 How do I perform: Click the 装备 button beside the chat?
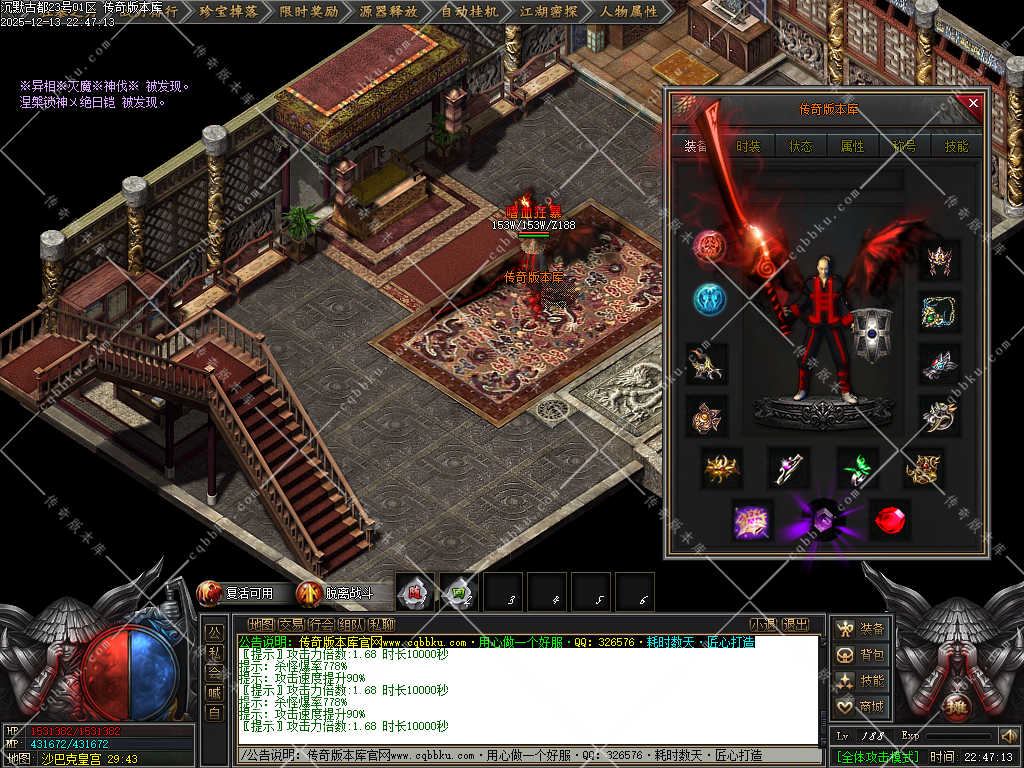point(861,629)
